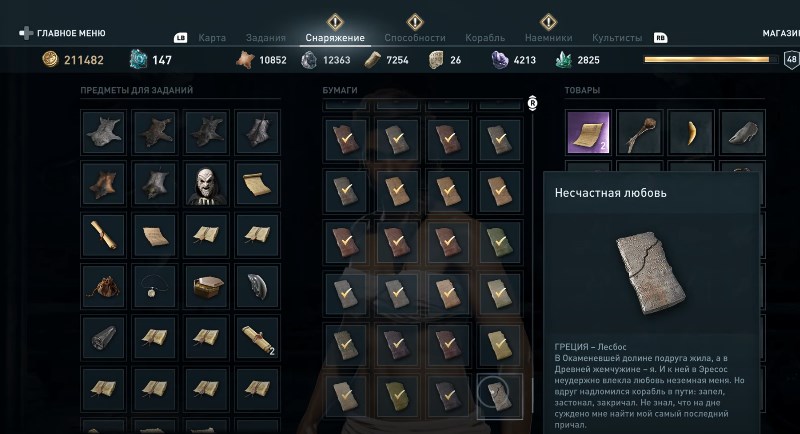Go to the Способности tab
The height and width of the screenshot is (434, 800).
click(x=415, y=38)
